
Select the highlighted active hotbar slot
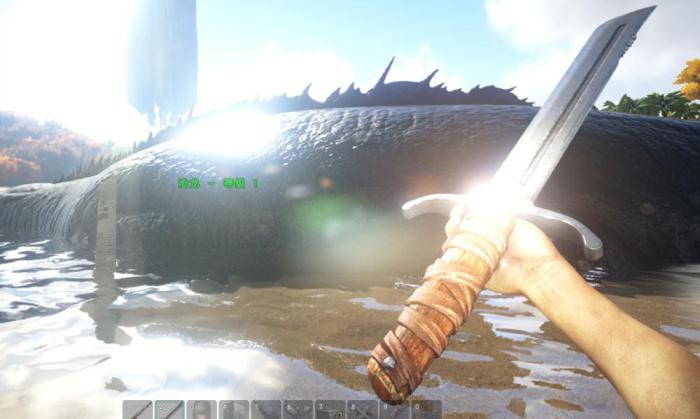(x=169, y=410)
